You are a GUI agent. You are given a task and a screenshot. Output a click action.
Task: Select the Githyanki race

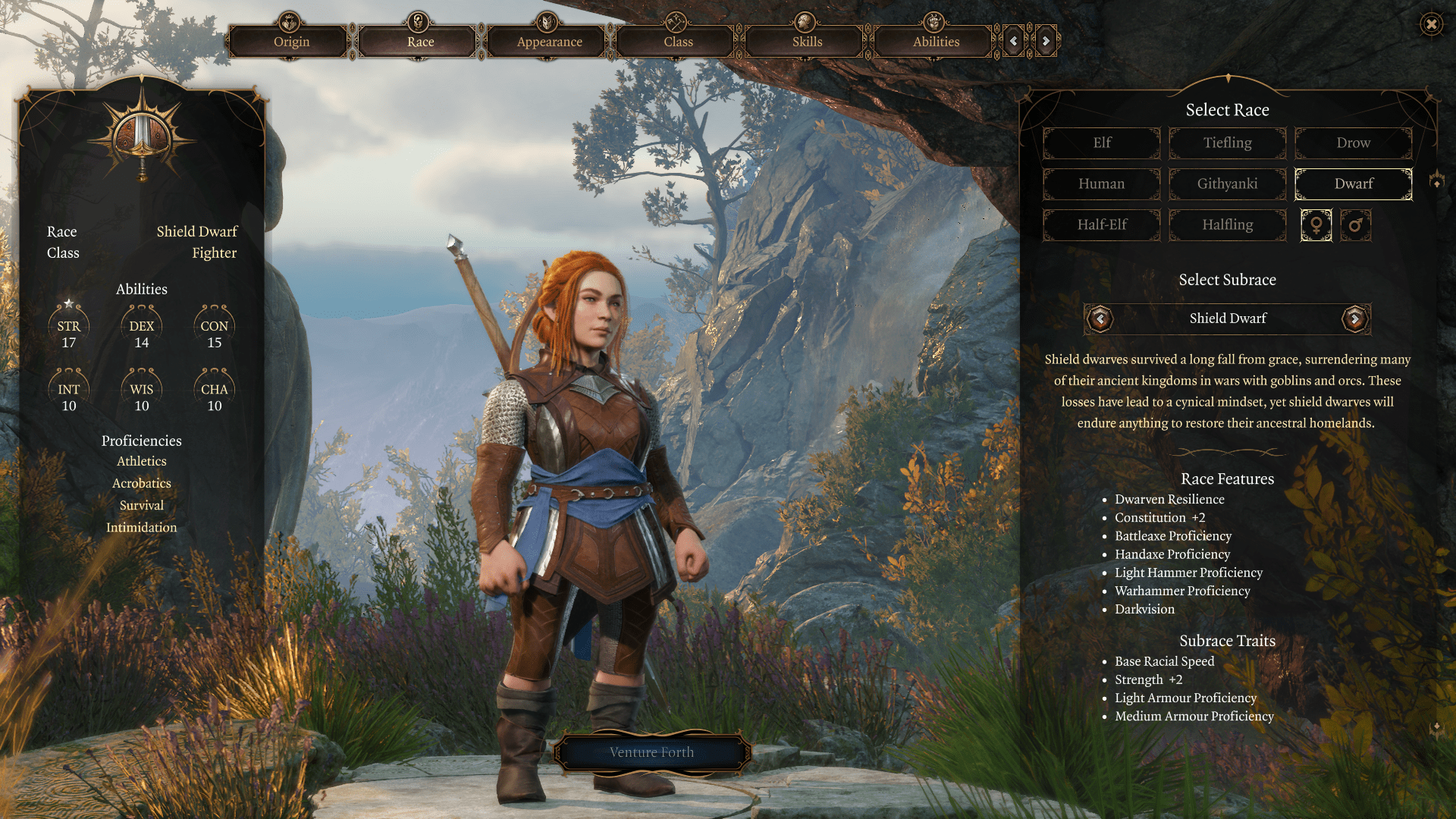[x=1227, y=184]
